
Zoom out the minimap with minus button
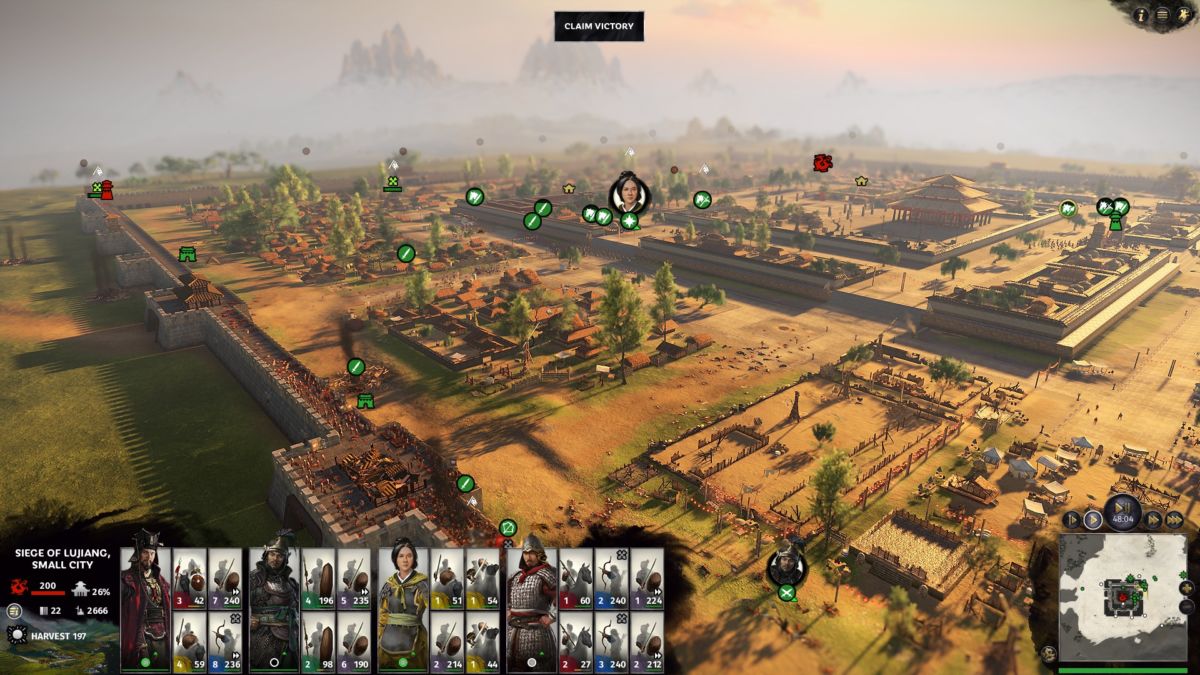(x=1186, y=606)
